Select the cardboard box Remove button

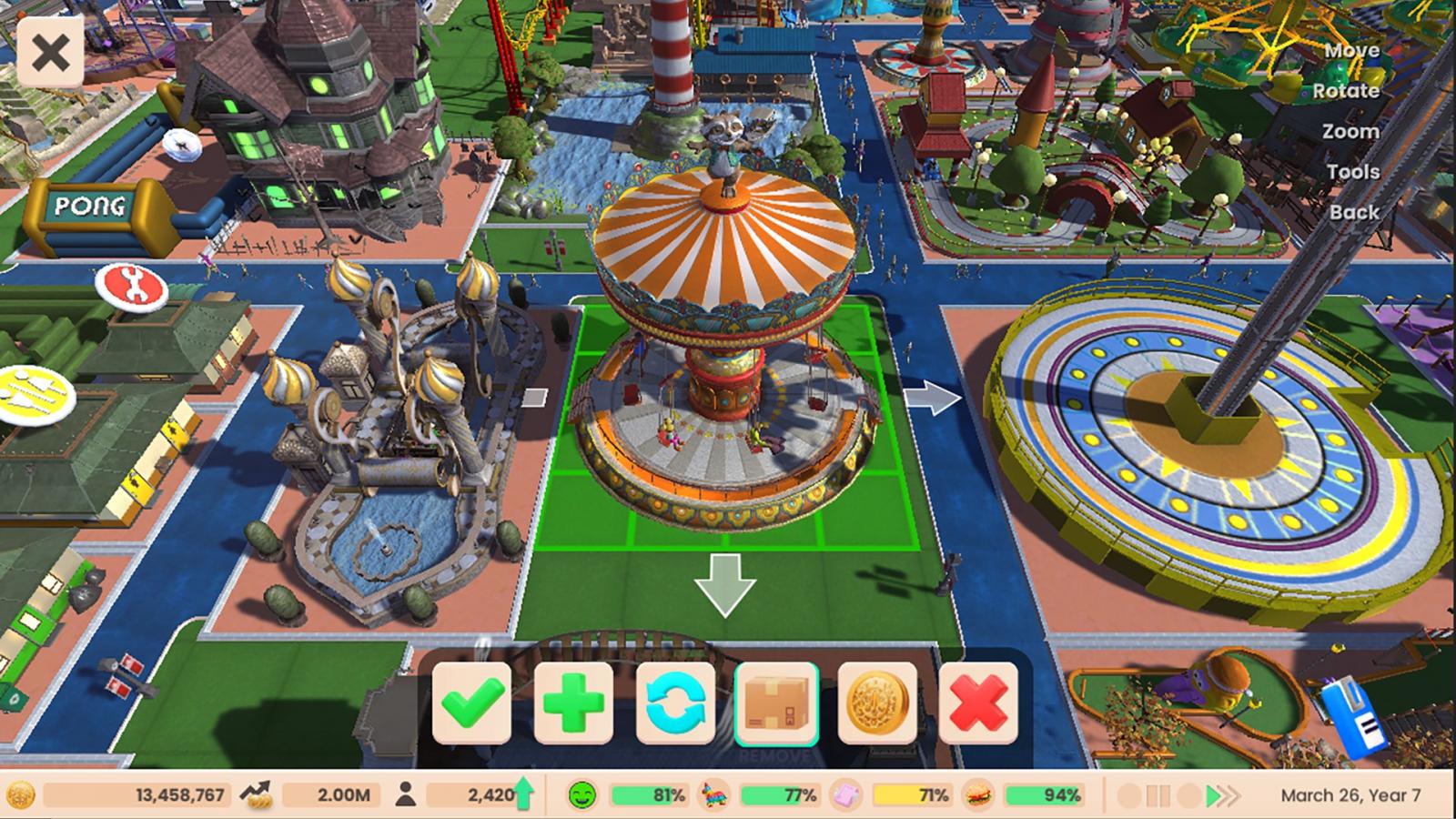point(776,703)
